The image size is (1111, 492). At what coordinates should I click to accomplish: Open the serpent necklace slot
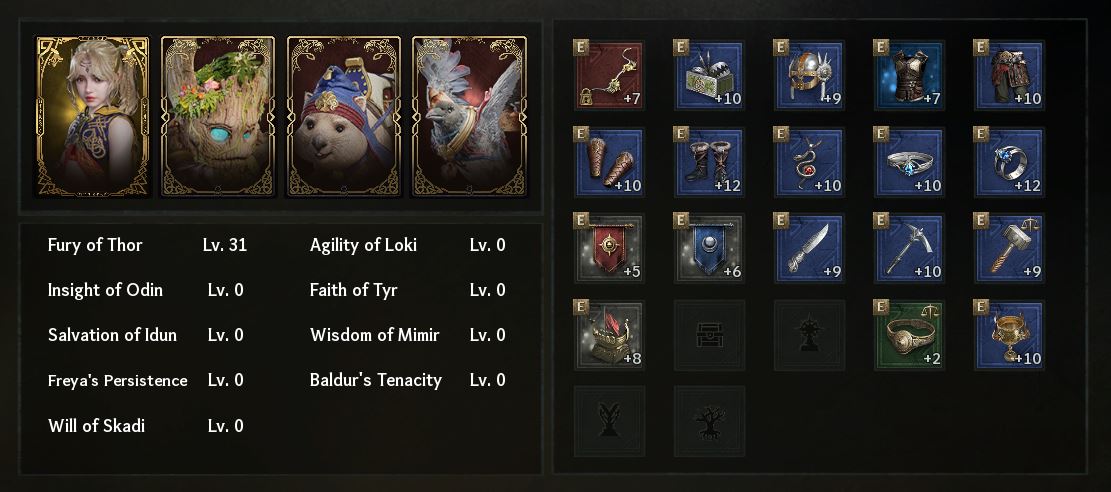click(809, 162)
